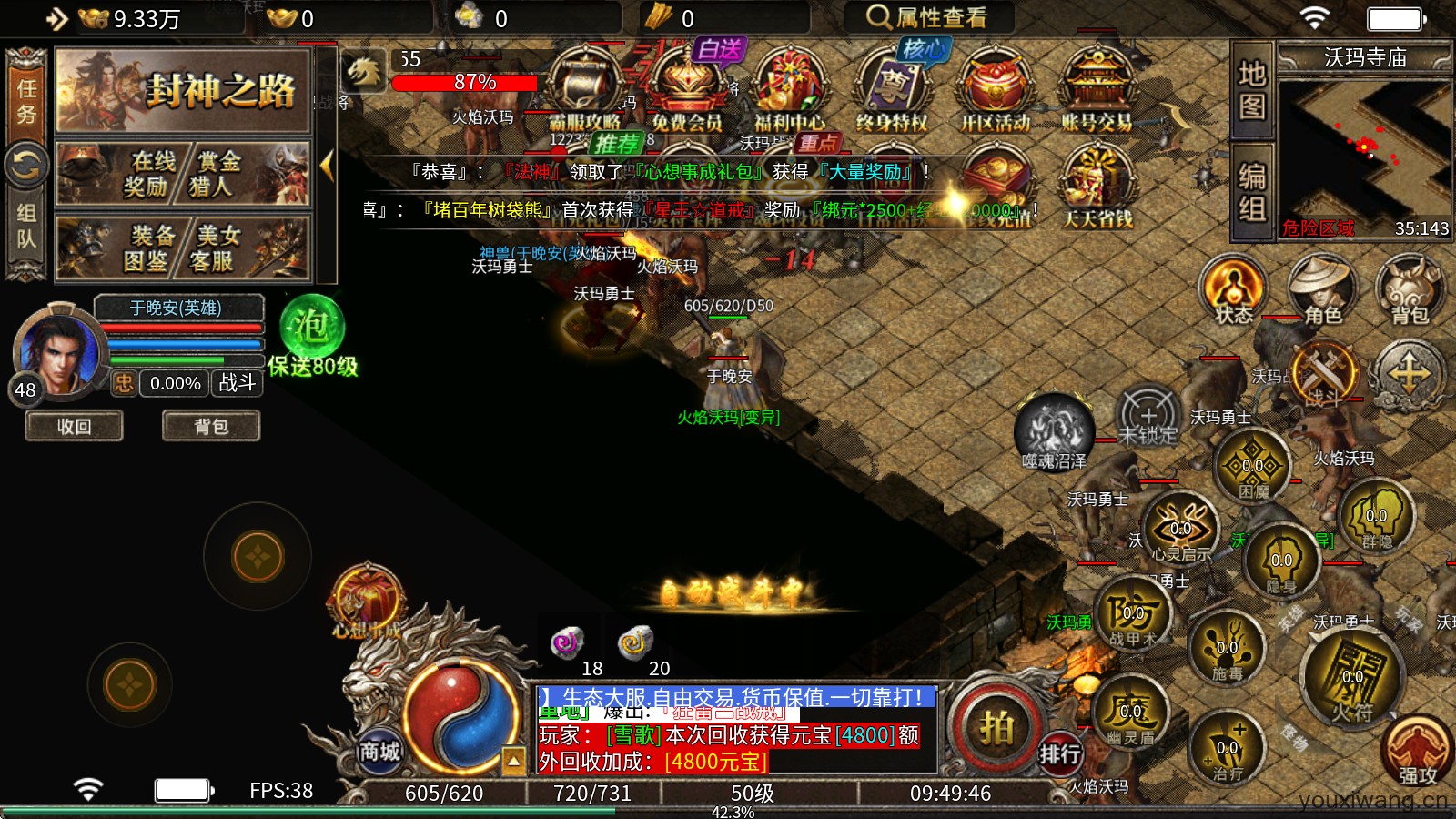Click the 收回 recall hero button
The height and width of the screenshot is (819, 1456).
[x=74, y=426]
